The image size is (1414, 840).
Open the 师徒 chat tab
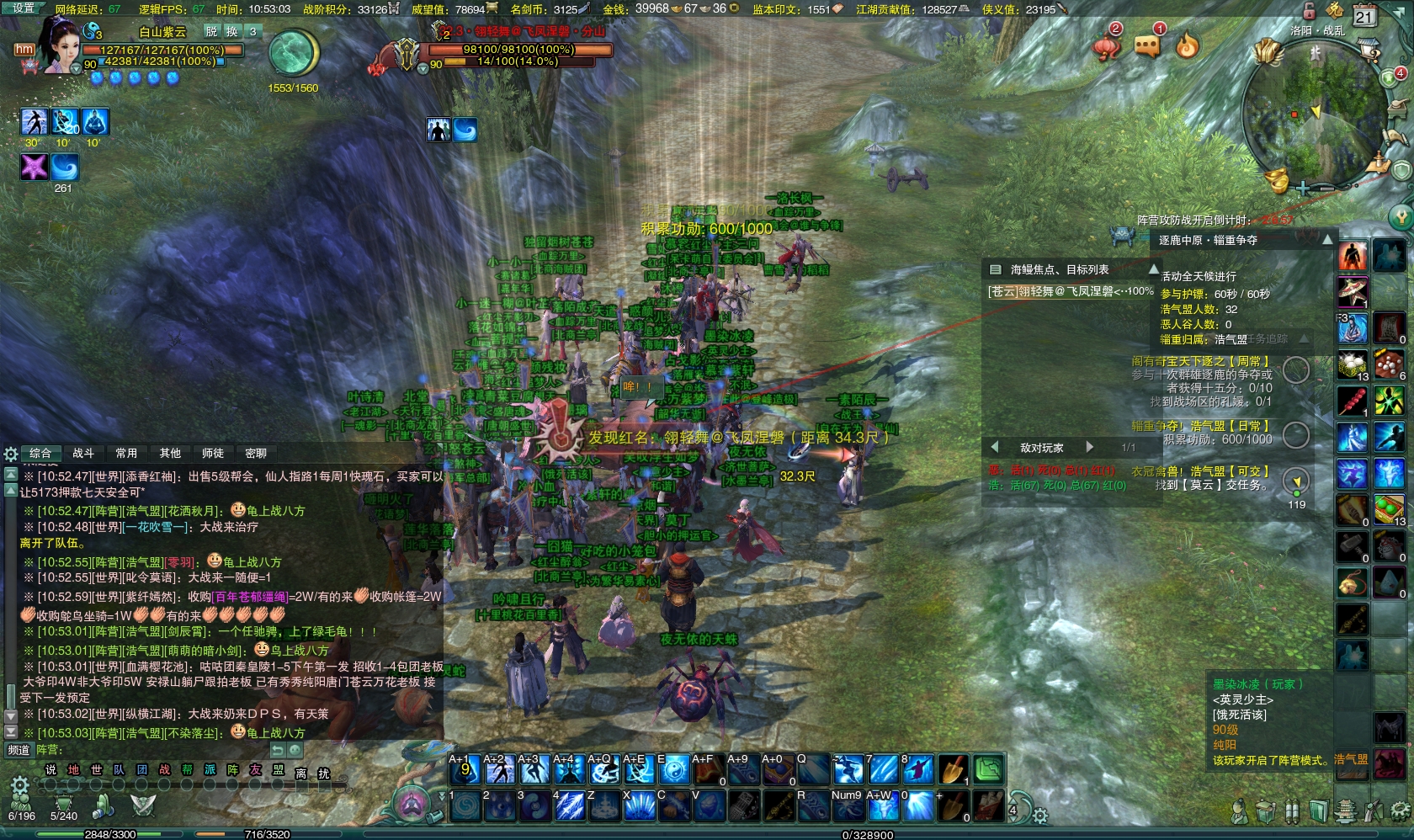(x=213, y=454)
